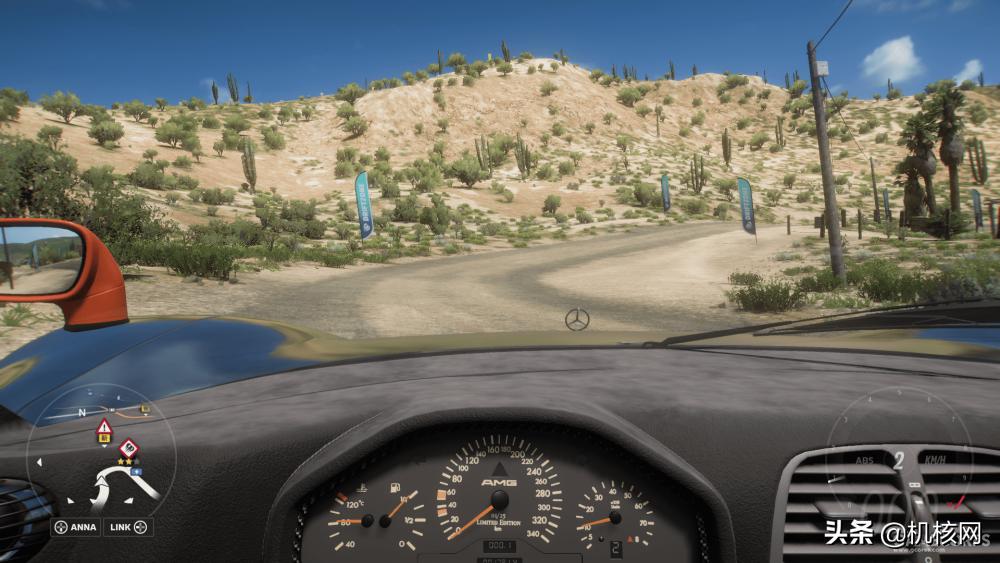Select the blue marker on the minimap route
The image size is (1000, 563).
tap(135, 470)
